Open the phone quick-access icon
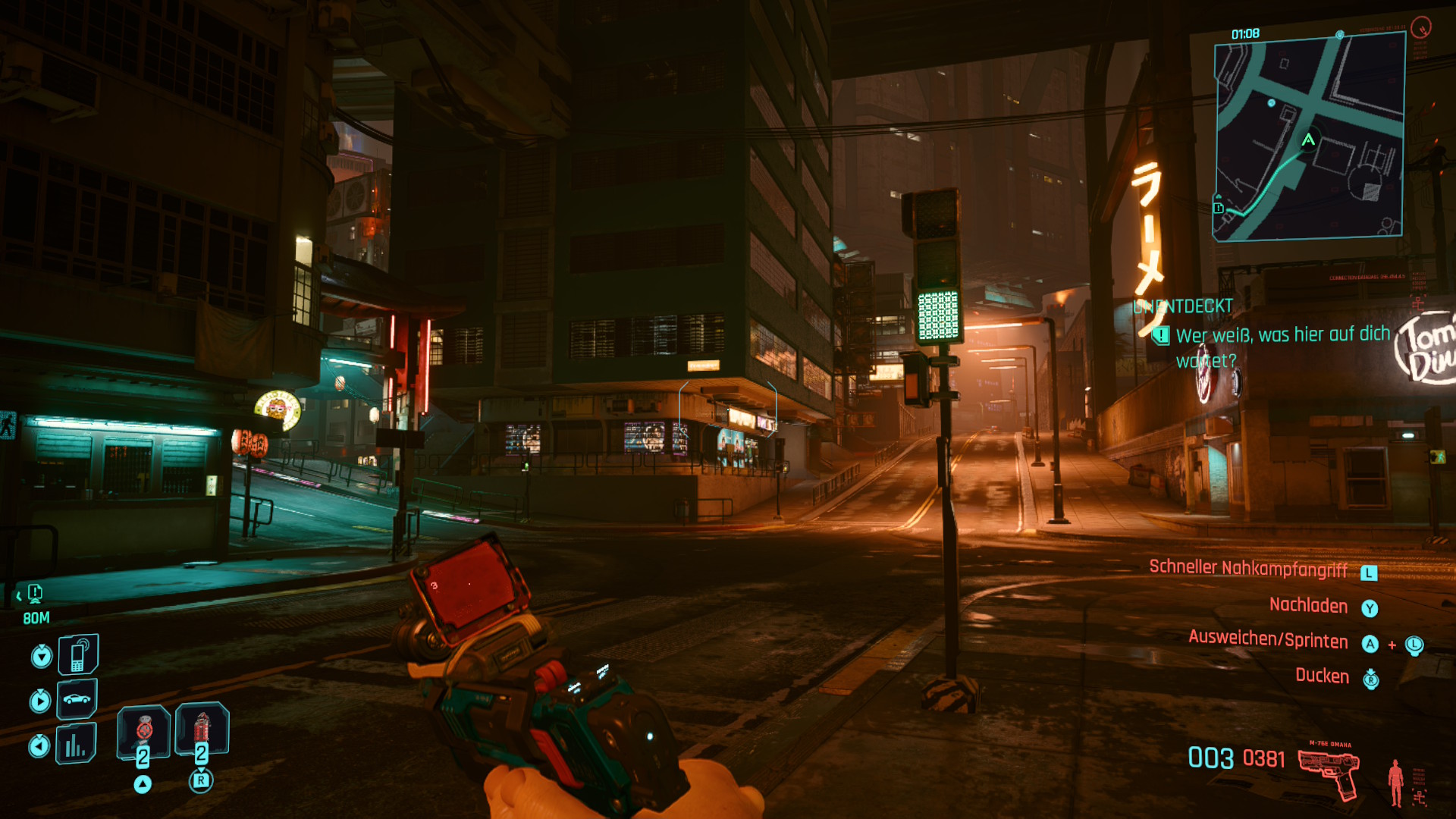Viewport: 1456px width, 819px height. (78, 655)
